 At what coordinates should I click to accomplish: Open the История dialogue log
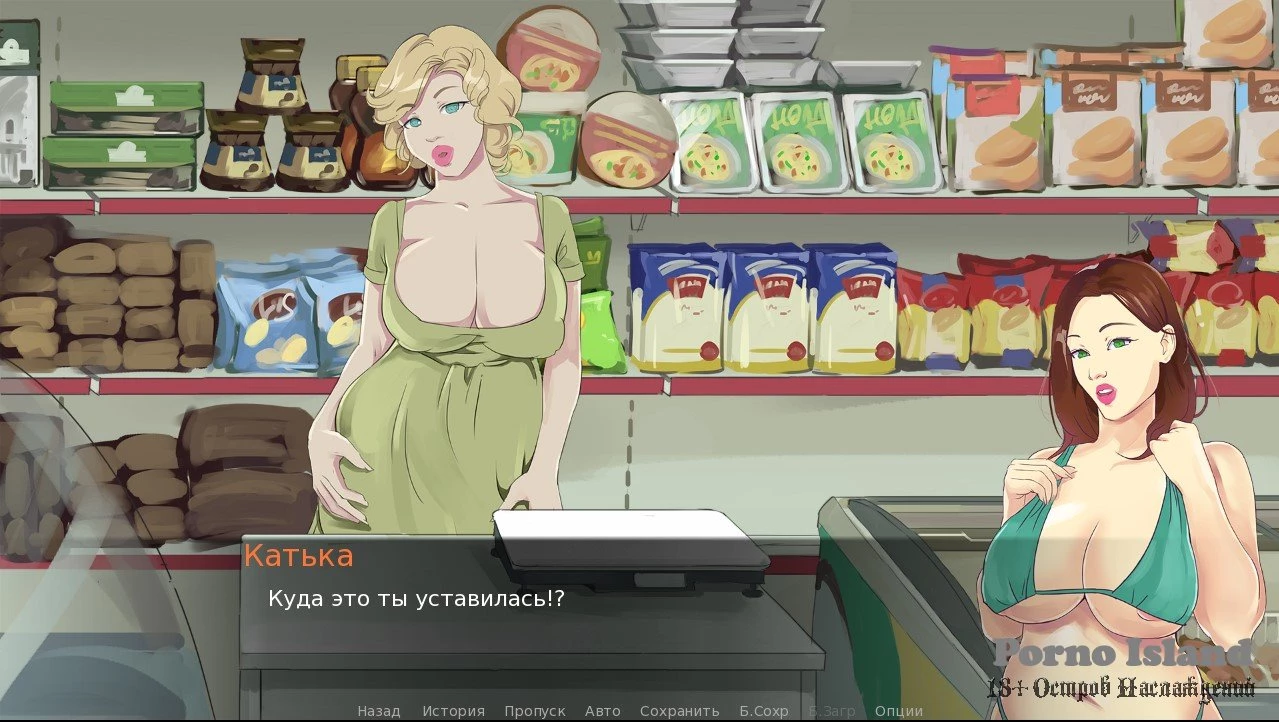(x=453, y=711)
